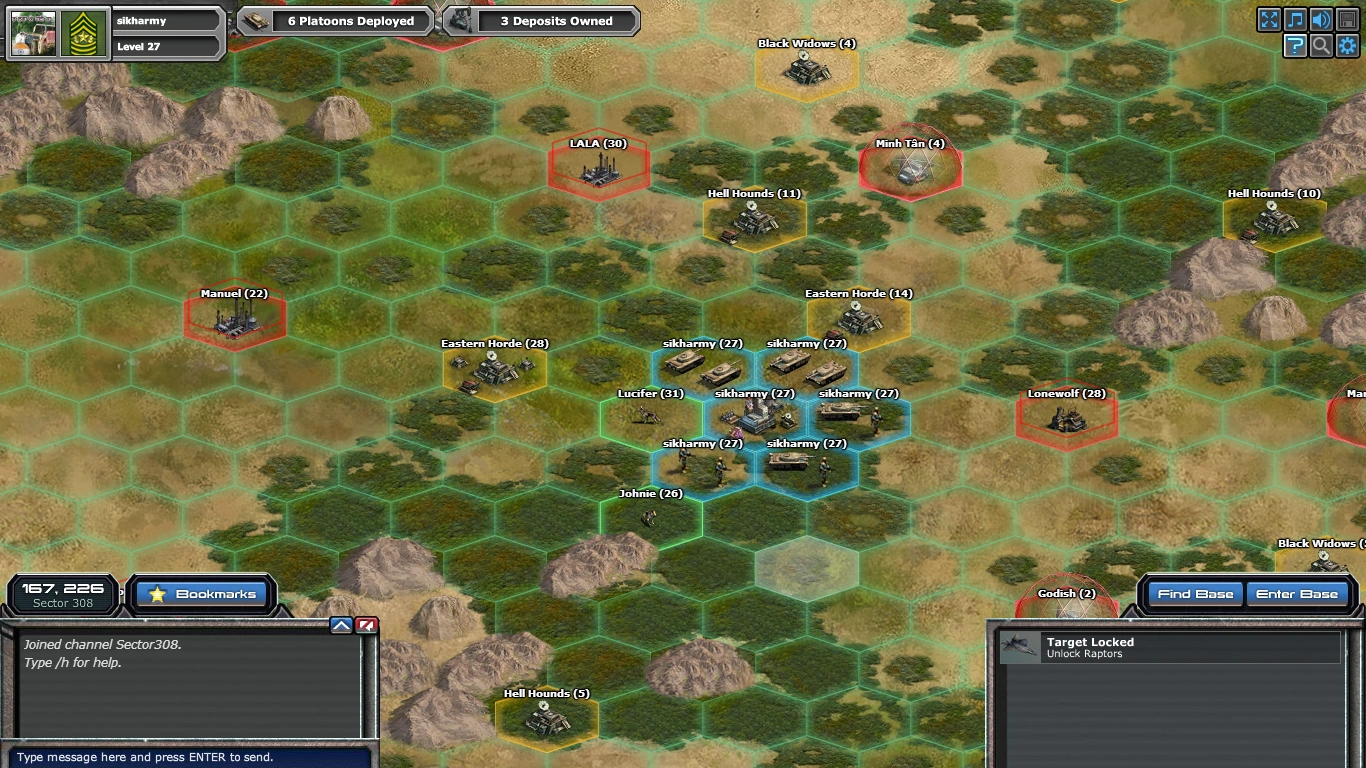Toggle fullscreen with the arrows icon

coord(1269,19)
